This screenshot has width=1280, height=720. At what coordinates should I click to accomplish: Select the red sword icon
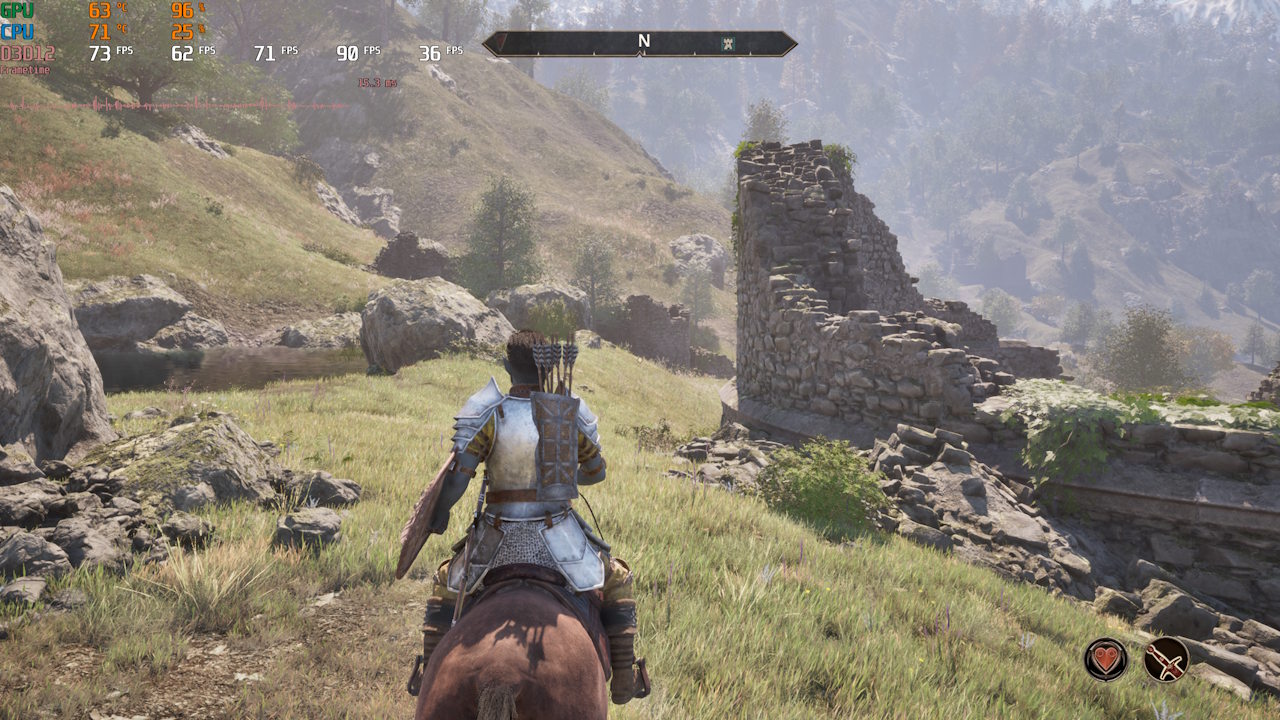pos(1166,659)
